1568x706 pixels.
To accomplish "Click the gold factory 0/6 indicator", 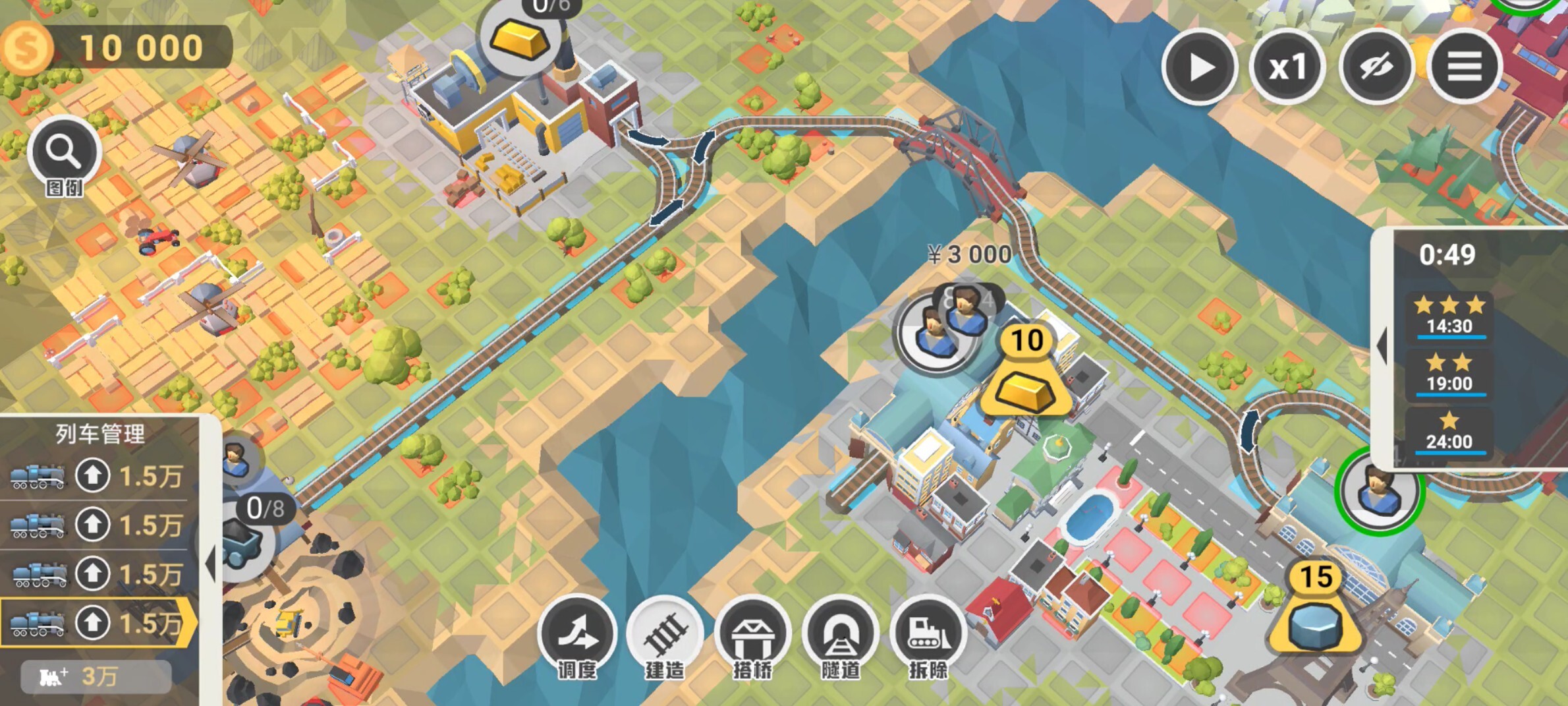I will tap(520, 36).
